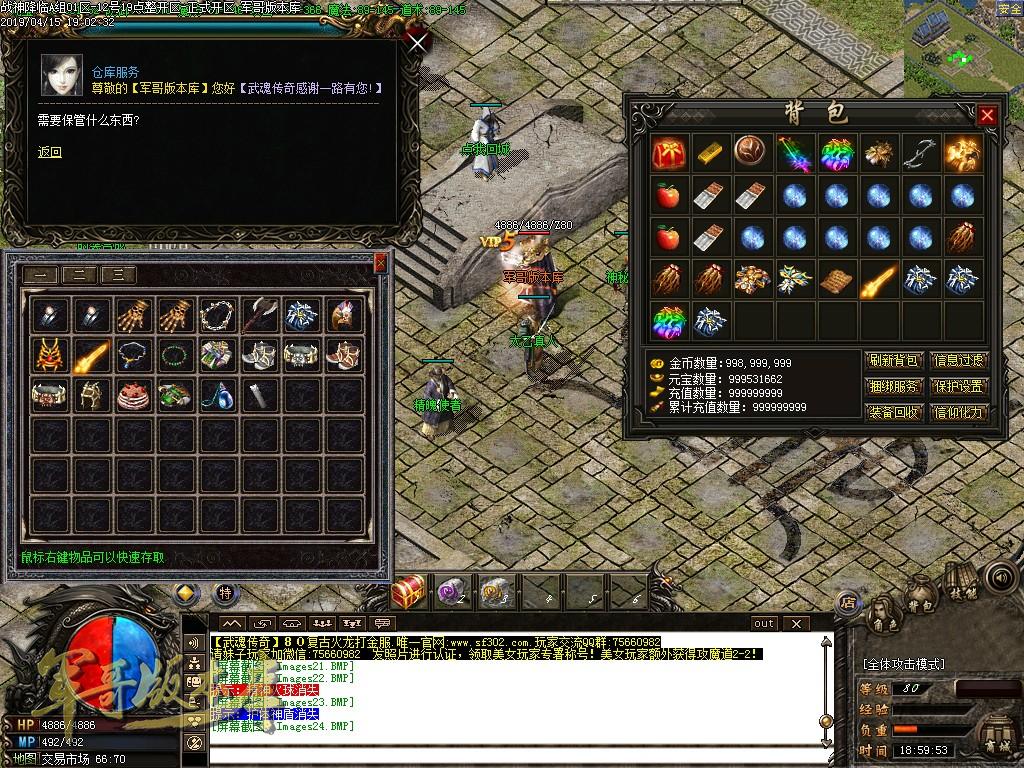
Task: Use the treasure chest hotbar slot
Action: pyautogui.click(x=408, y=592)
